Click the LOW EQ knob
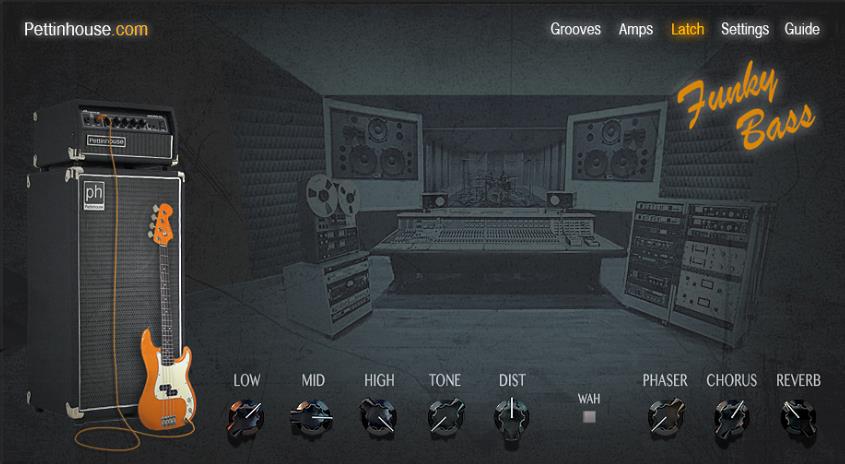845x464 pixels. pos(245,414)
